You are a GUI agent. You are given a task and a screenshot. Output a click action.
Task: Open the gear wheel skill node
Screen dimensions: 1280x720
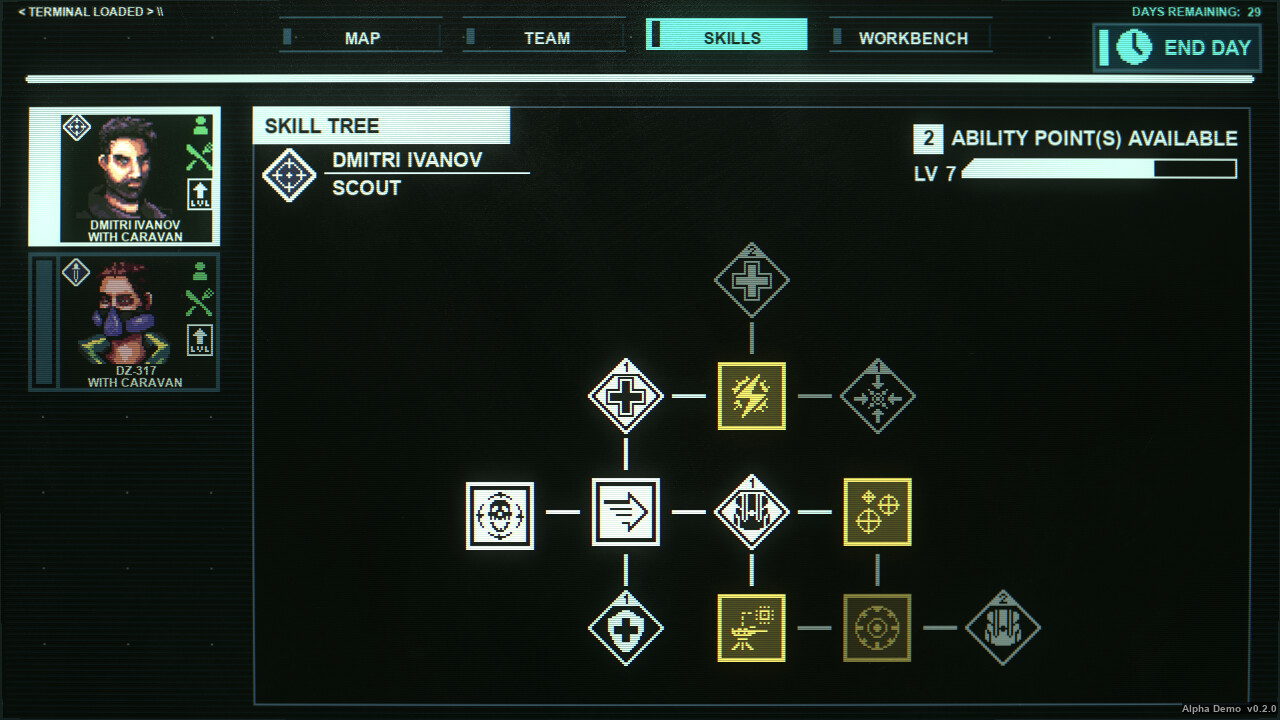(x=877, y=629)
